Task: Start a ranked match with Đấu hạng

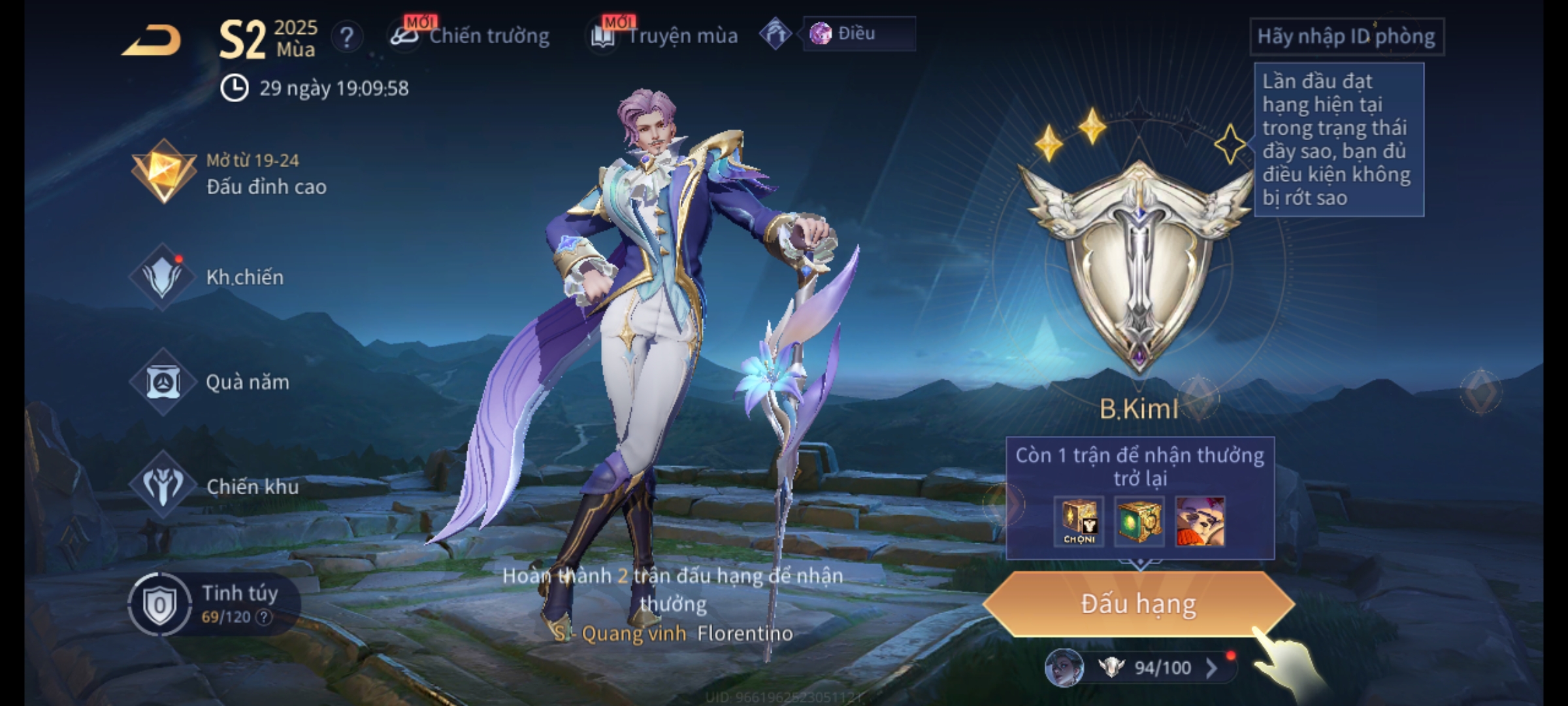Action: coord(1138,604)
